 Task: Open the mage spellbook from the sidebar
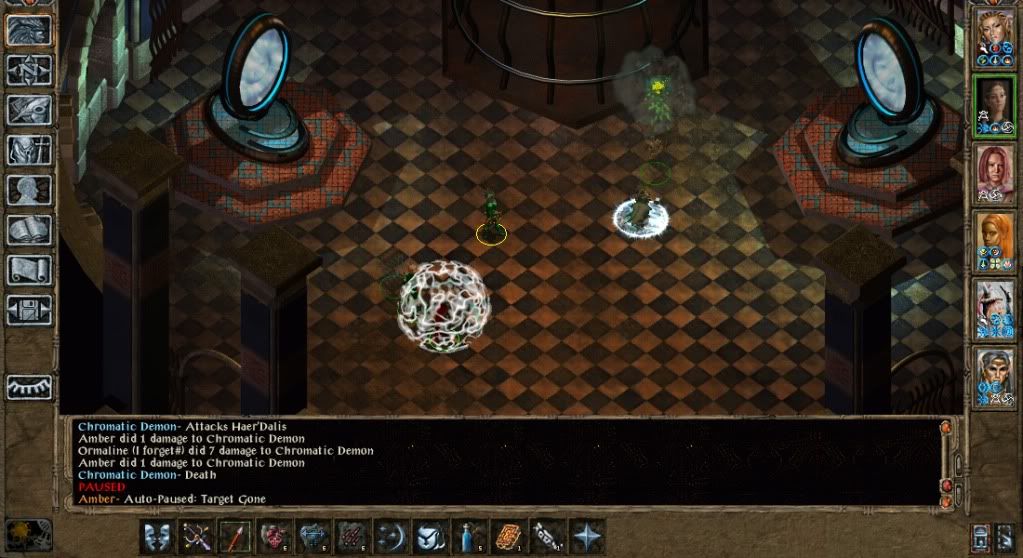click(30, 230)
